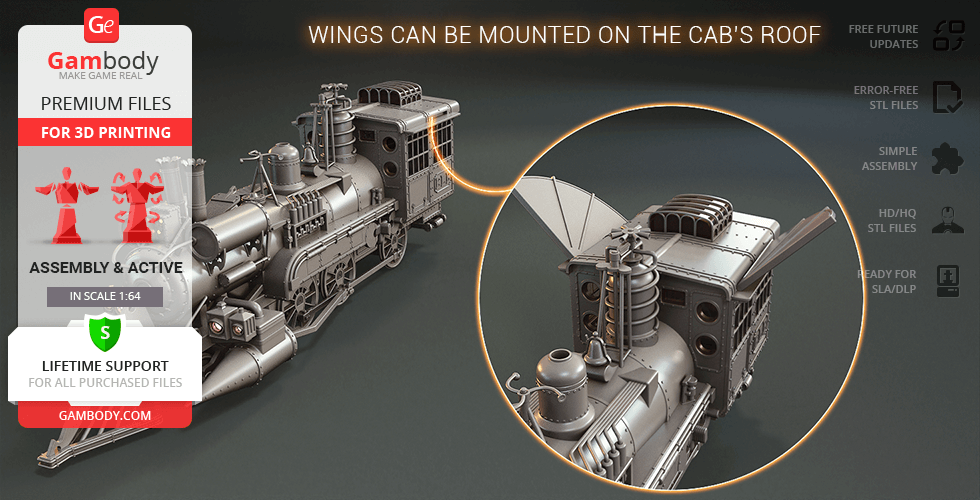Viewport: 980px width, 500px height.
Task: Select the Free Future Updates icon
Action: [947, 36]
